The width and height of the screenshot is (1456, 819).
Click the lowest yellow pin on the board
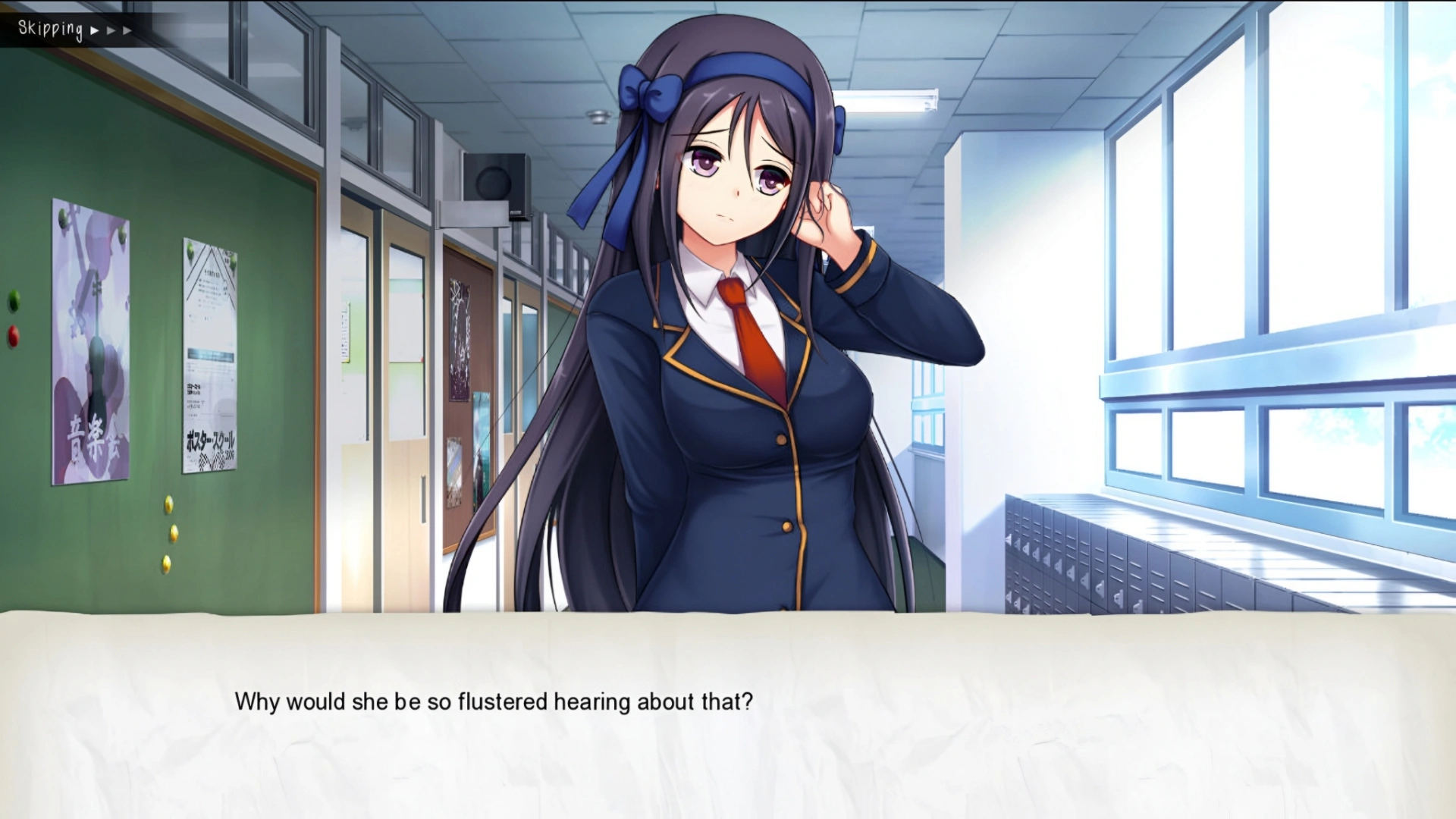pos(166,563)
